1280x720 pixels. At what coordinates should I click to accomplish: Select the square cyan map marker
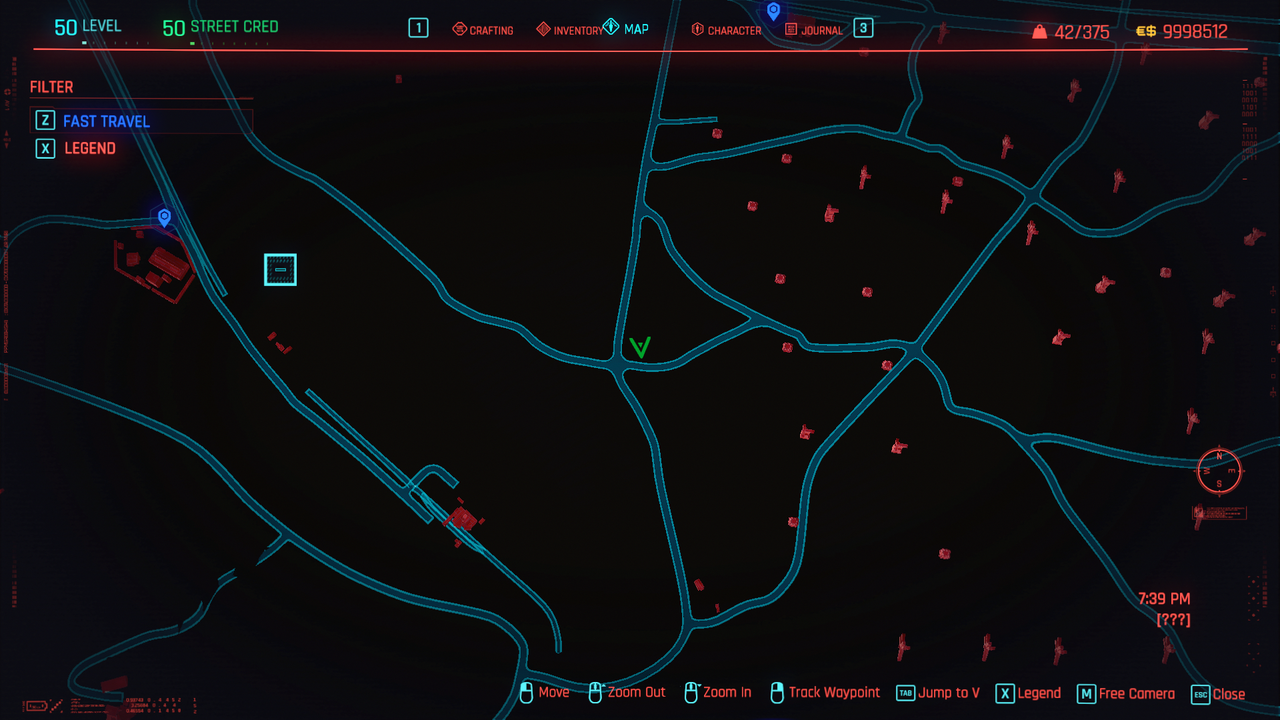coord(280,269)
